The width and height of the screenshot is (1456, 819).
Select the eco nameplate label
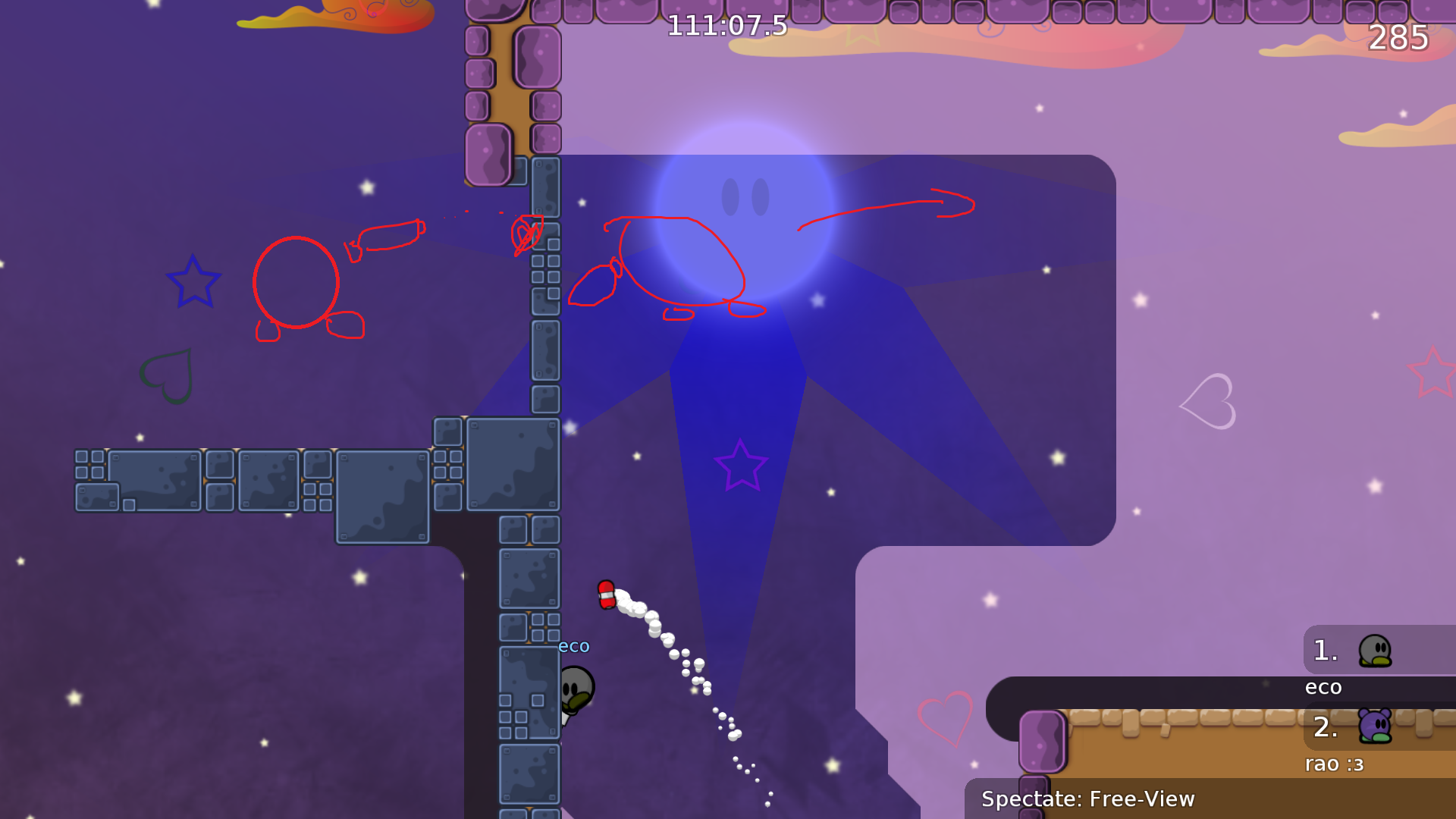click(x=1323, y=687)
